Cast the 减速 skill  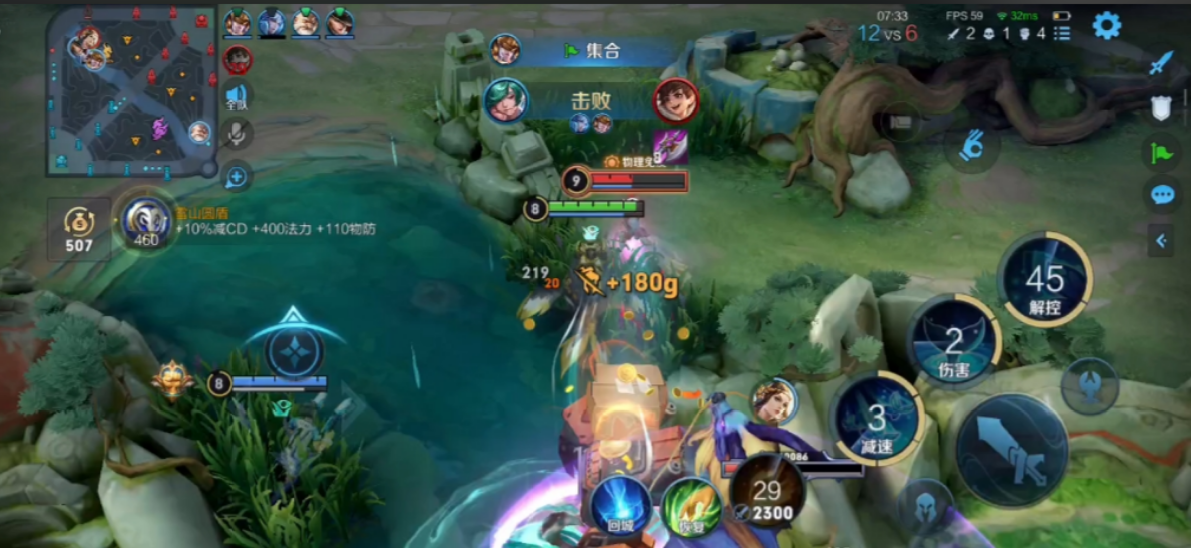coord(877,420)
